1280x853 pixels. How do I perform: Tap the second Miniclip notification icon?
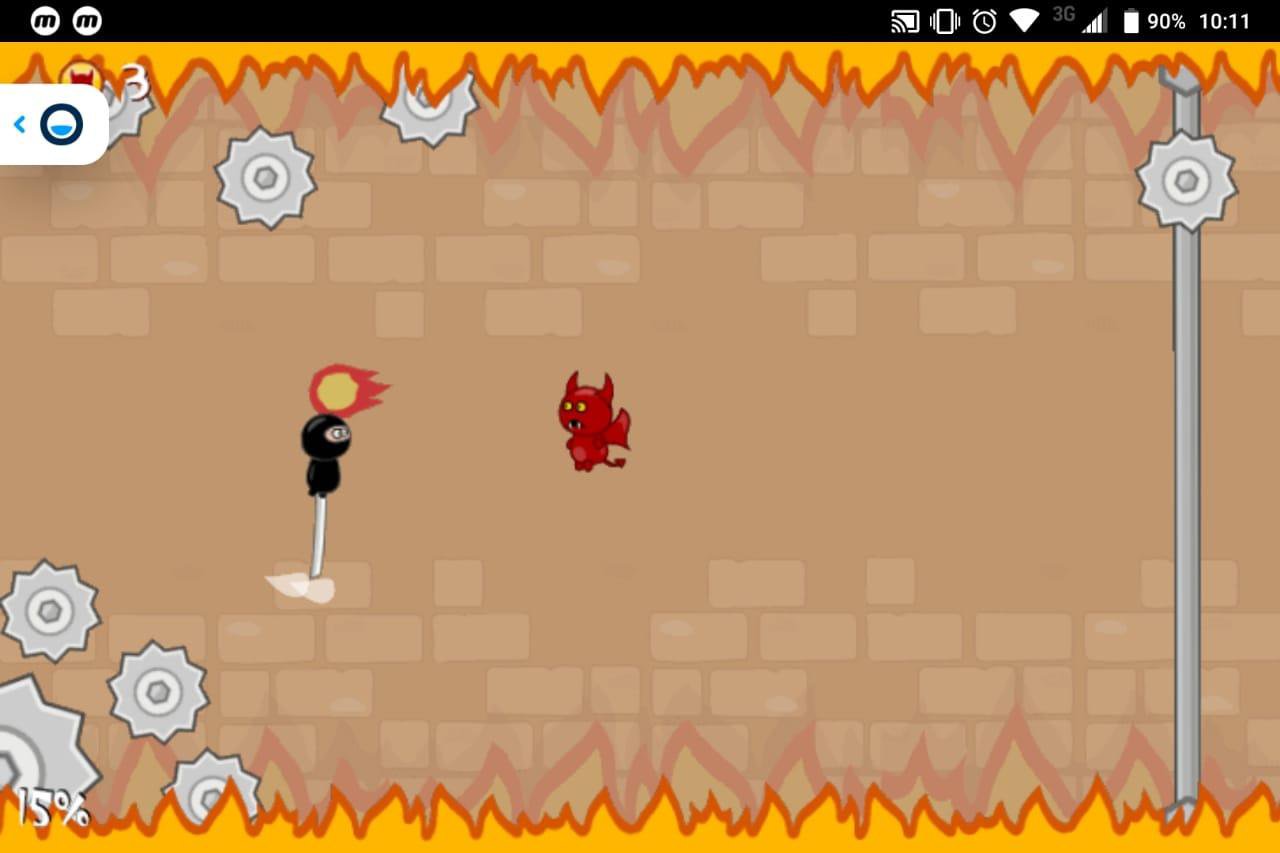87,20
